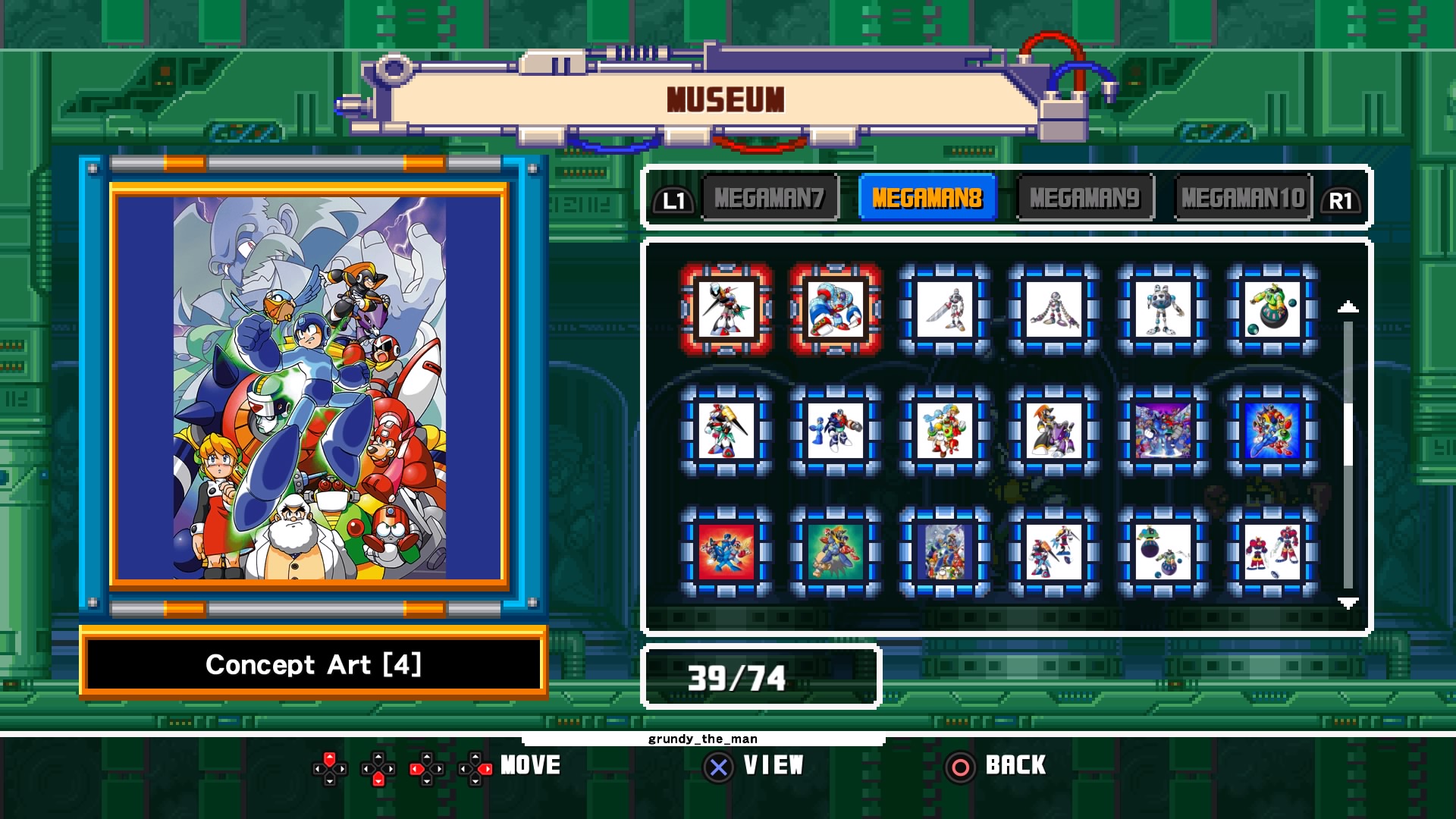
Task: Click the gallery scrollbar up arrow
Action: click(1347, 306)
